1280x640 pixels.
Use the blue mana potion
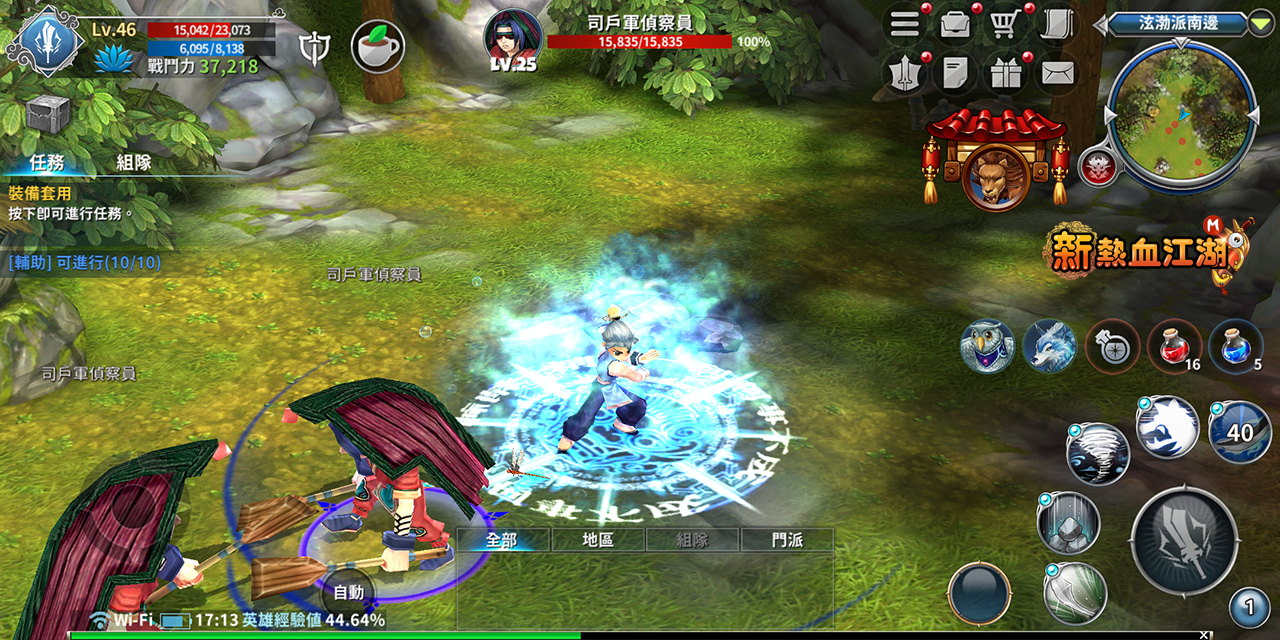[1234, 344]
